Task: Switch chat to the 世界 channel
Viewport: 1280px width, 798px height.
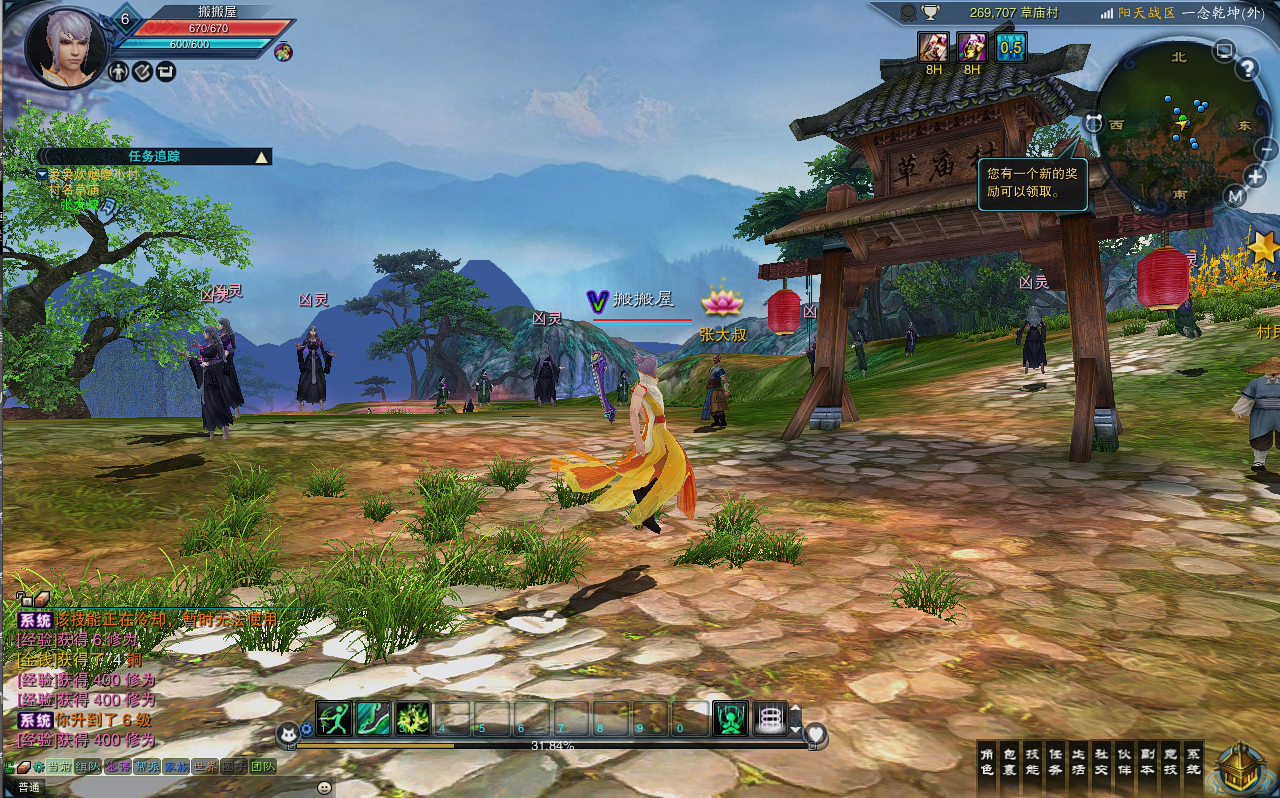Action: coord(205,767)
